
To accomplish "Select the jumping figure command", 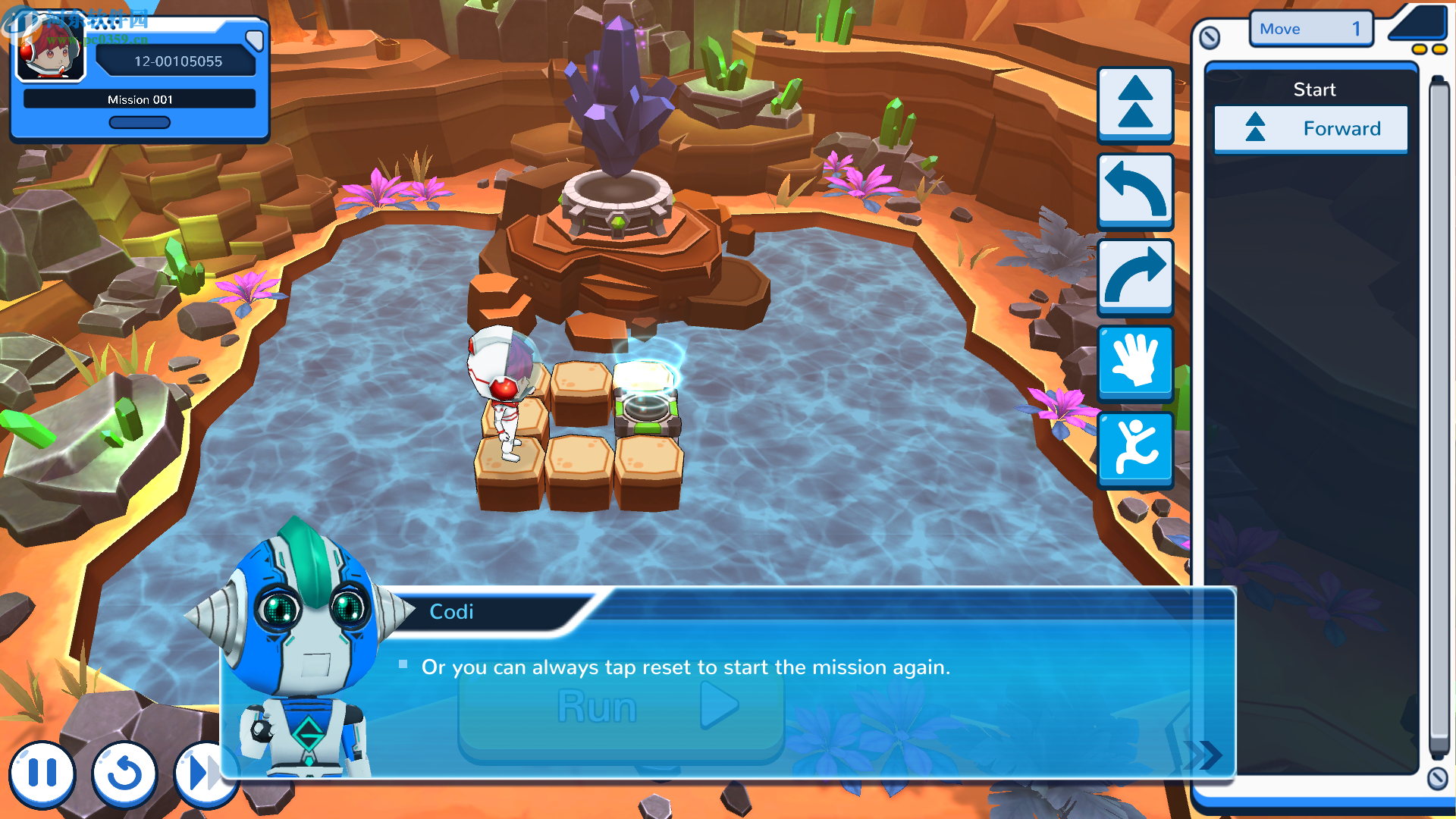I will [1135, 448].
